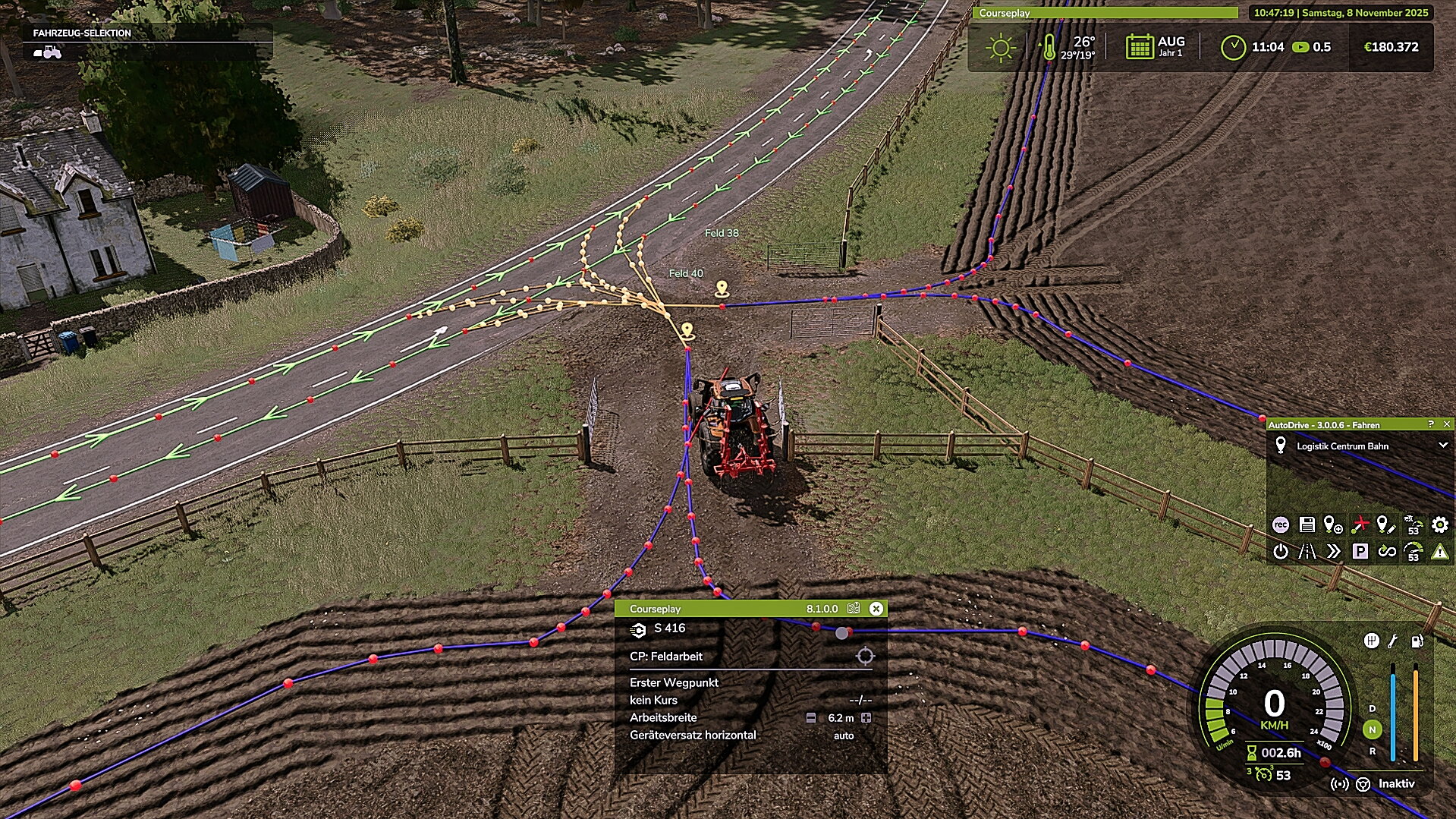Viewport: 1456px width, 819px height.
Task: Start AutoDrive route recording with rec
Action: tap(1281, 524)
